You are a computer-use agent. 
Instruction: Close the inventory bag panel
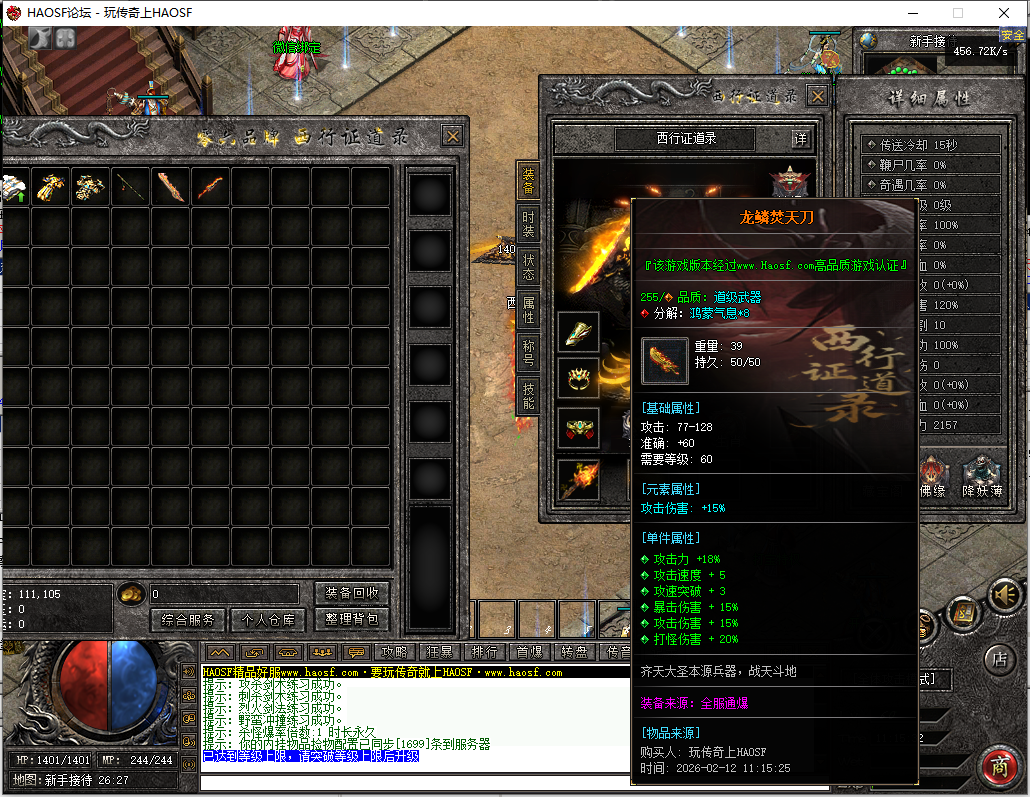pyautogui.click(x=453, y=137)
